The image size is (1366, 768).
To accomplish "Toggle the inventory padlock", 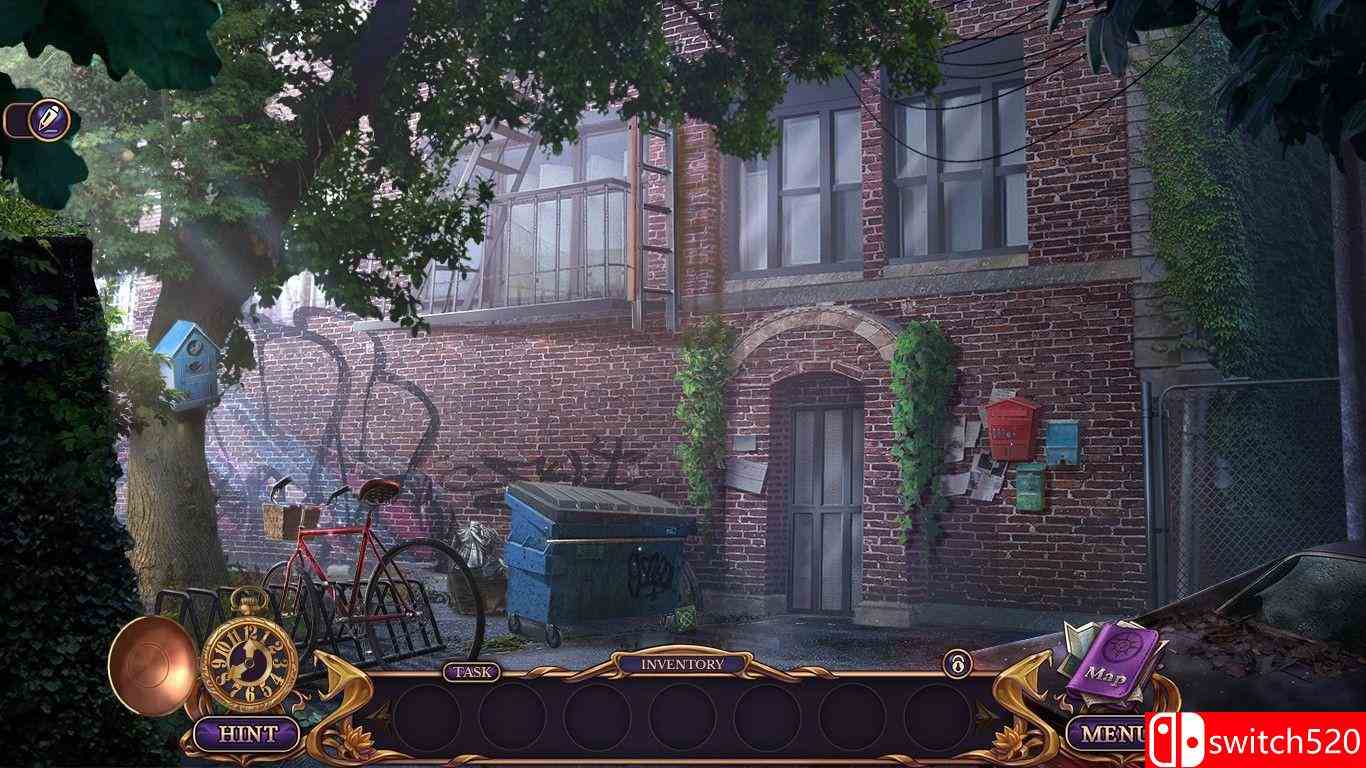I will coord(957,663).
